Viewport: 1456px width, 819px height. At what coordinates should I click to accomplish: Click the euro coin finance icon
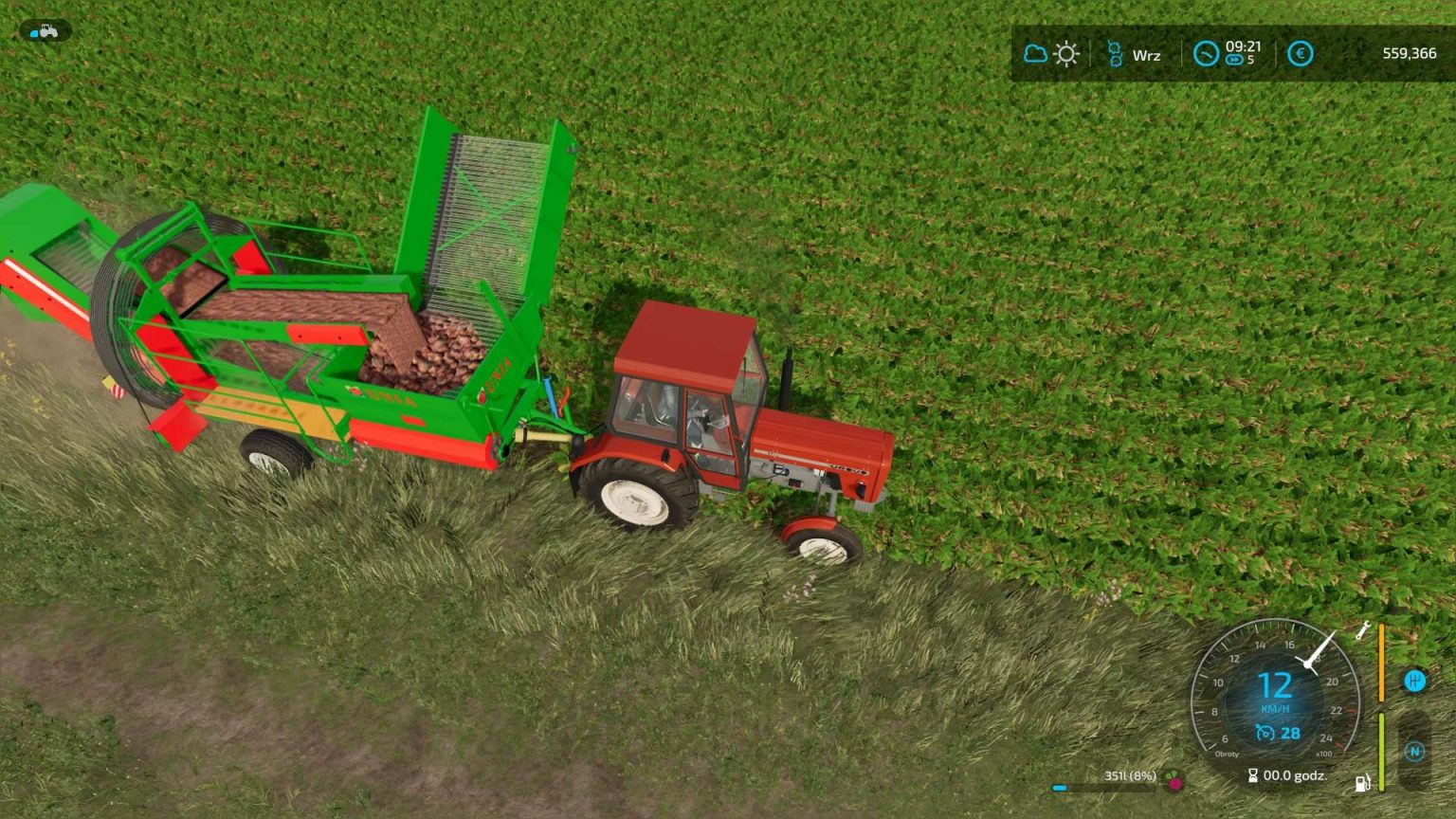point(1300,54)
